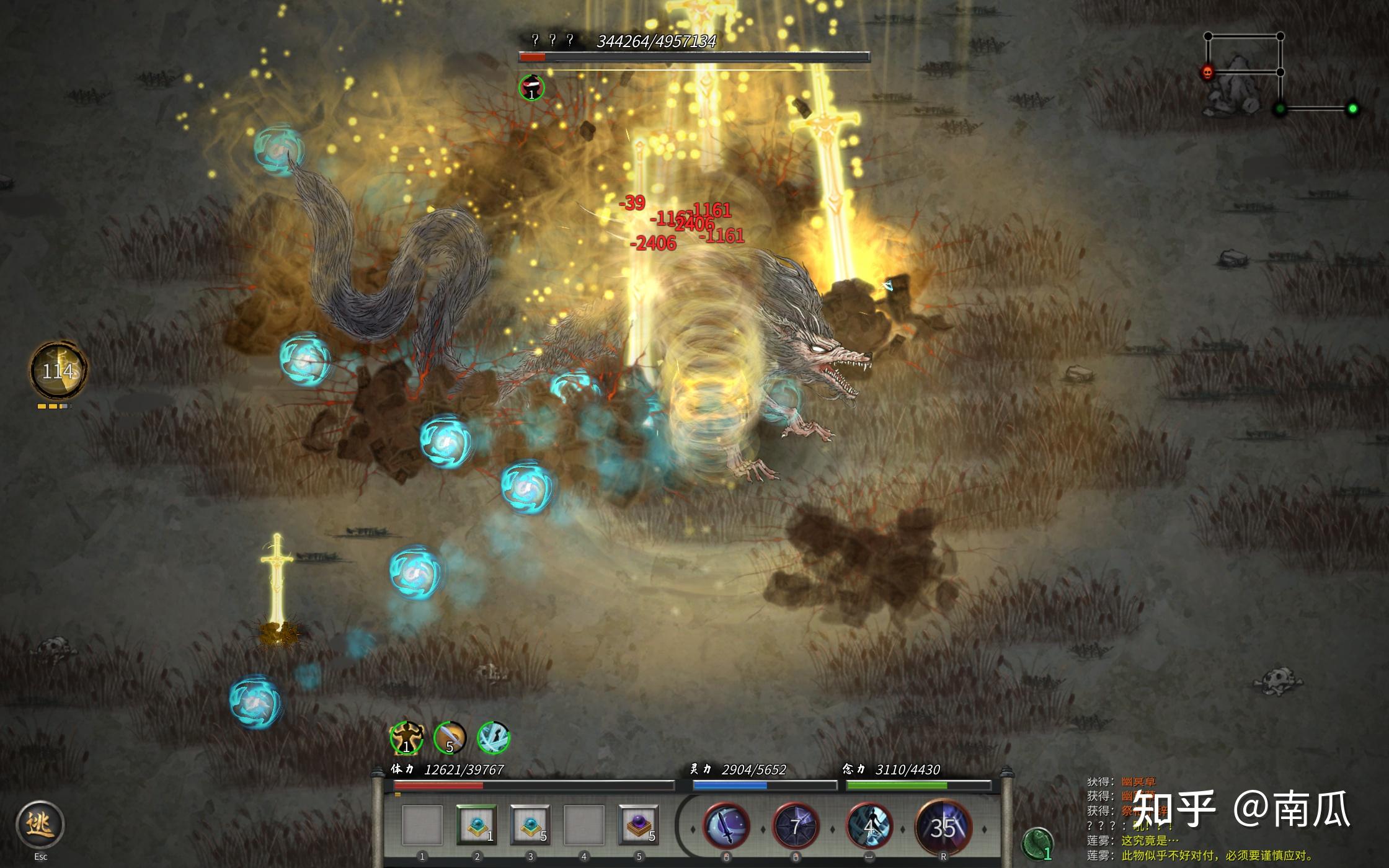Inspect the boss status icon under its health bar
Viewport: 1389px width, 868px height.
click(531, 87)
